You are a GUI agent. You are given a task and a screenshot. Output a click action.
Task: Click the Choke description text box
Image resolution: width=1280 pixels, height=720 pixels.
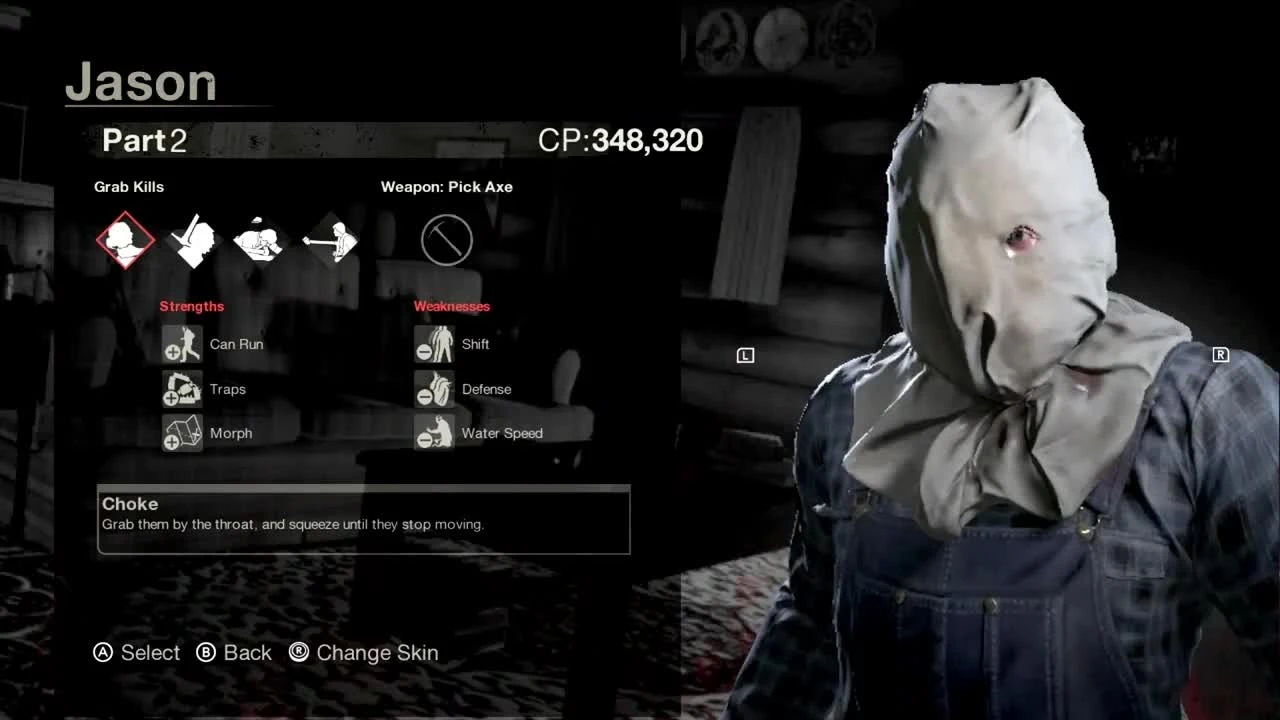coord(363,518)
